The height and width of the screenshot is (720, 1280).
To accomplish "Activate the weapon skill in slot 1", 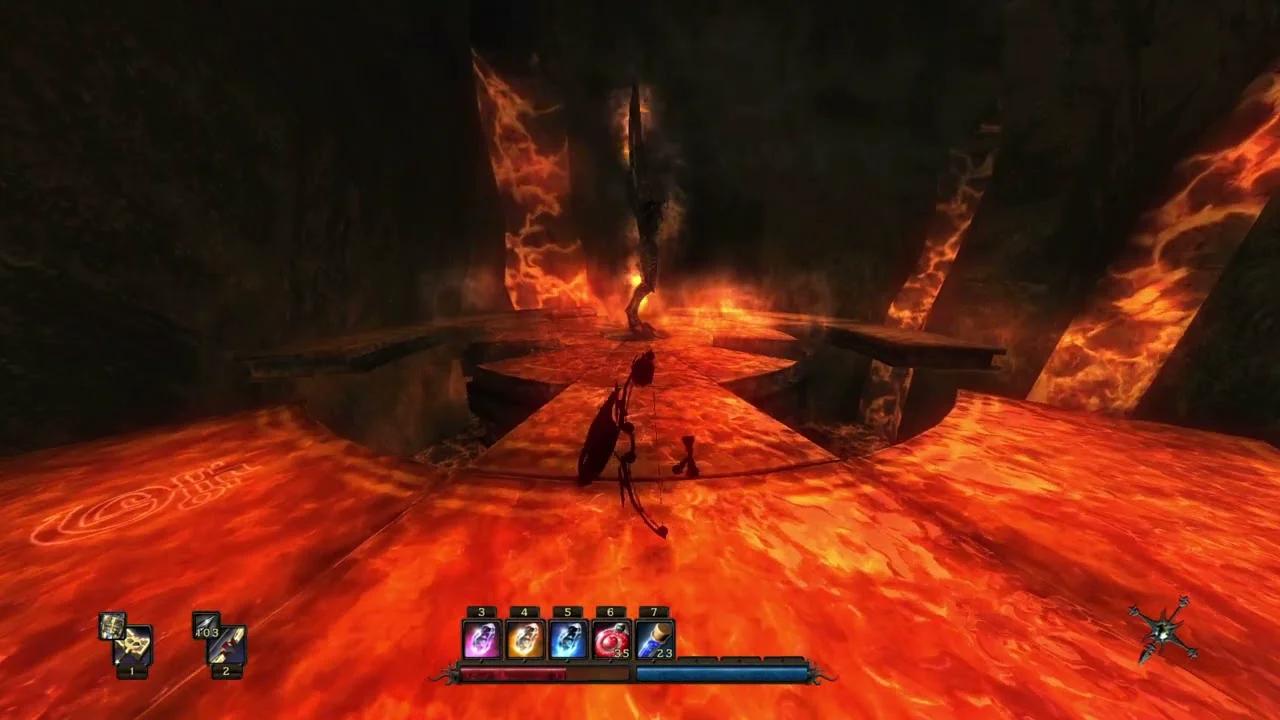I will click(132, 645).
